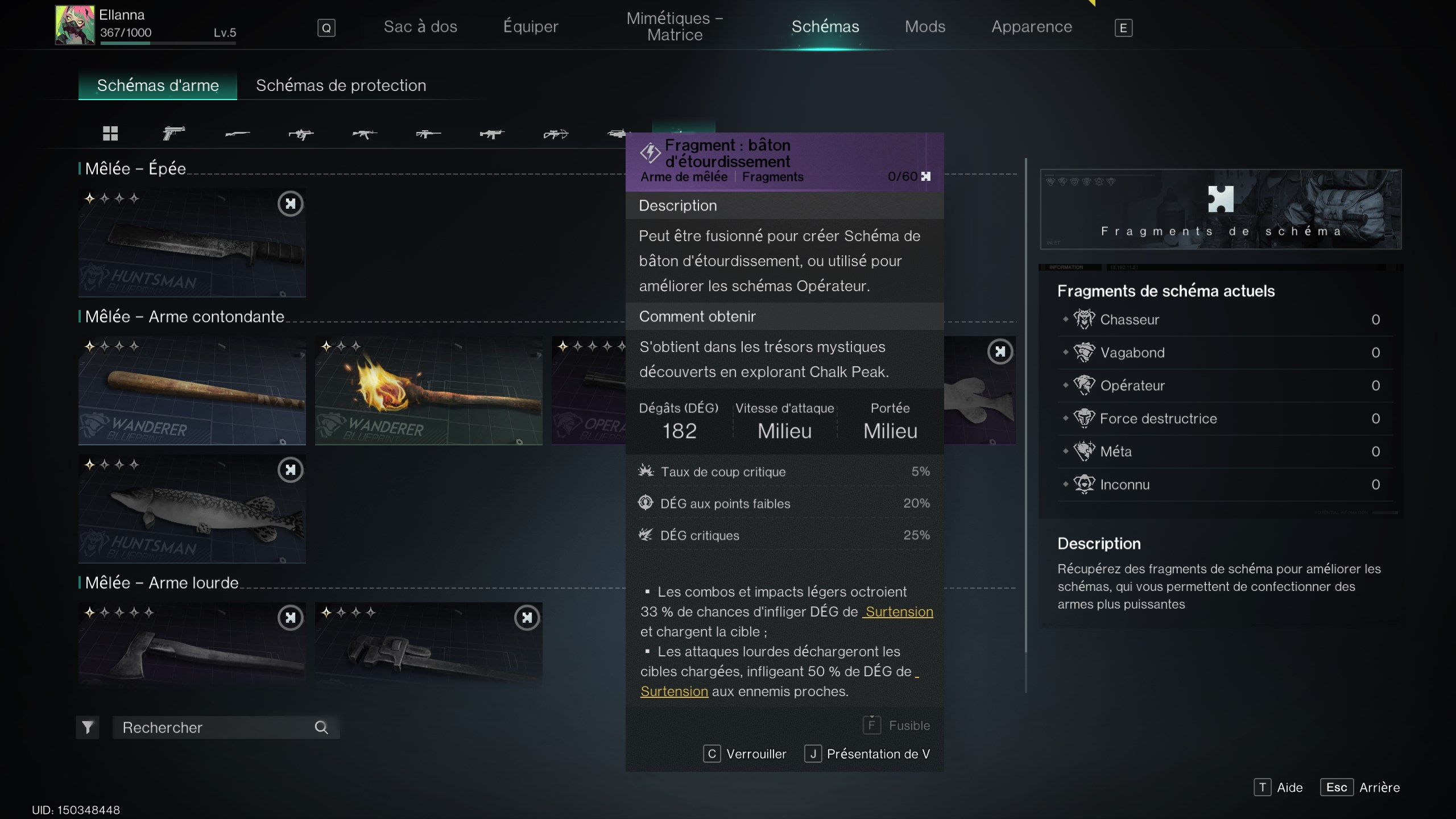Switch to Schémas de protection
This screenshot has height=819, width=1456.
pos(341,85)
